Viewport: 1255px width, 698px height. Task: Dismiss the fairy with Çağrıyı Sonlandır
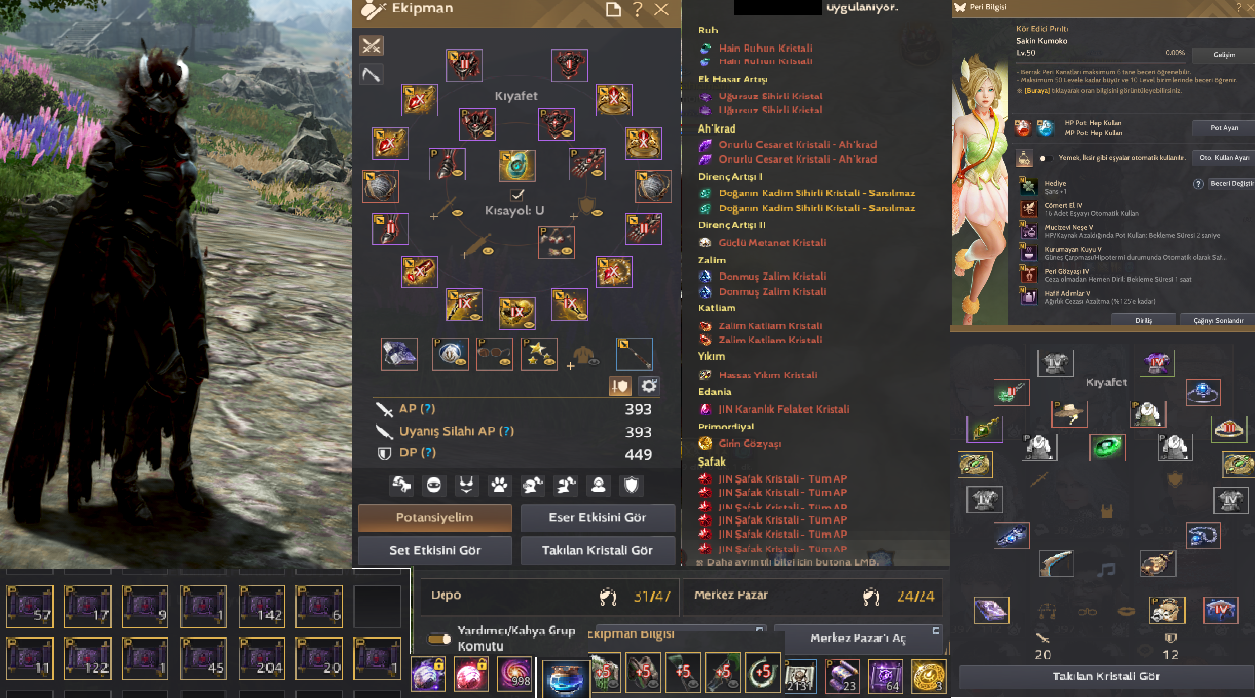coord(1218,320)
